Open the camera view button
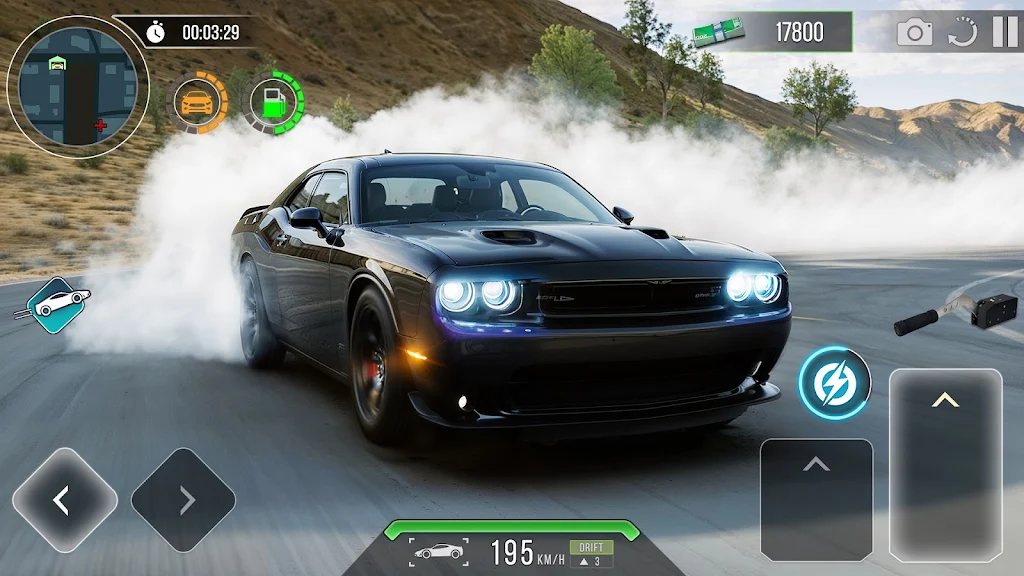Viewport: 1024px width, 576px height. [914, 32]
